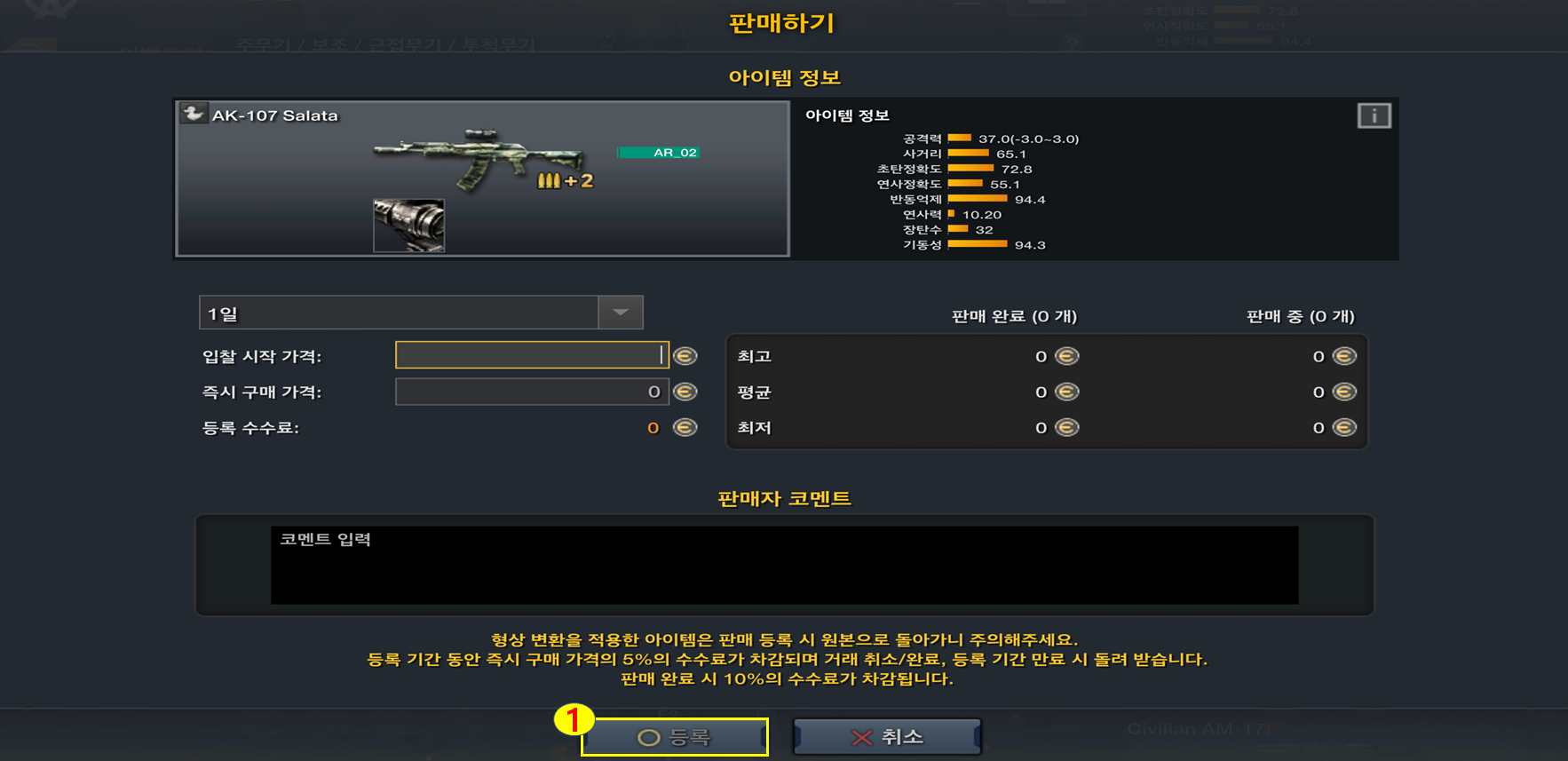Click the 코멘트 입력 comment box
Image resolution: width=1568 pixels, height=761 pixels.
(x=784, y=565)
